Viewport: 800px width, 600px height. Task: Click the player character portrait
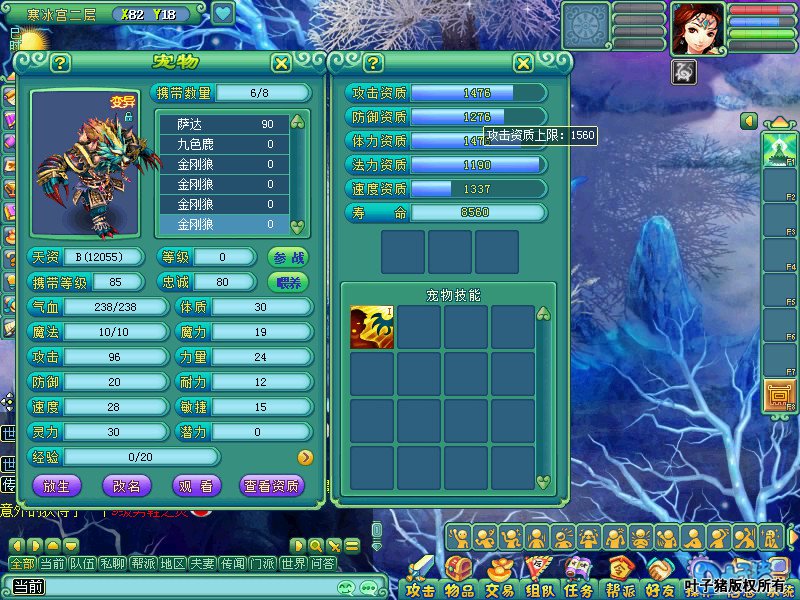[x=698, y=28]
